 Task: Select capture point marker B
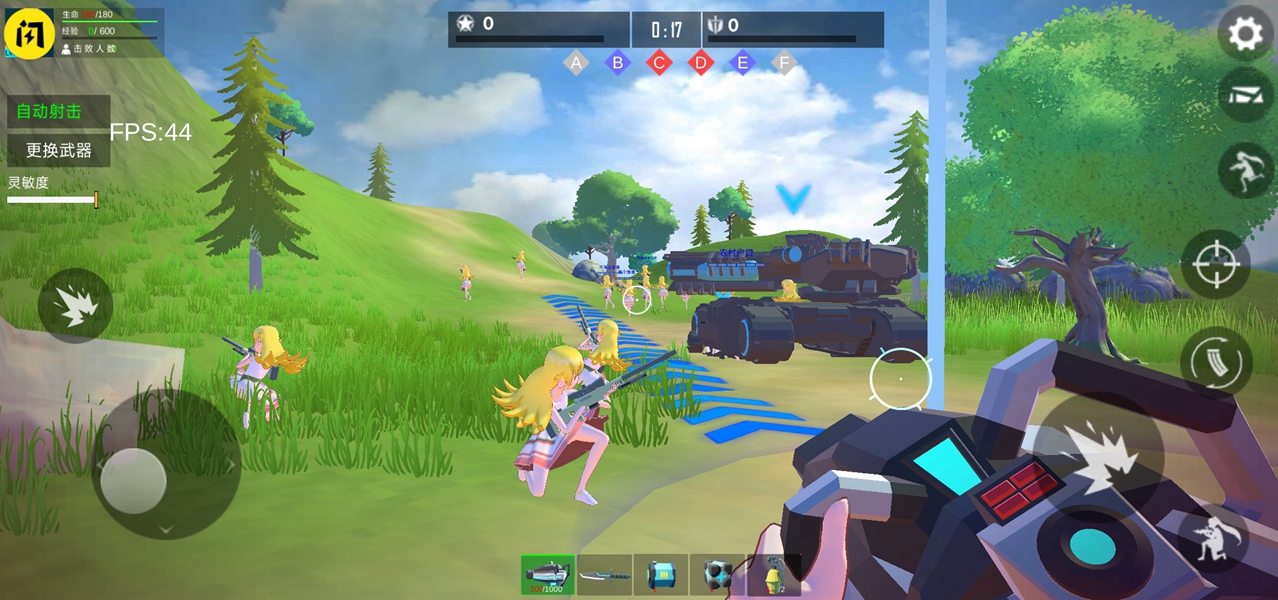pyautogui.click(x=617, y=64)
